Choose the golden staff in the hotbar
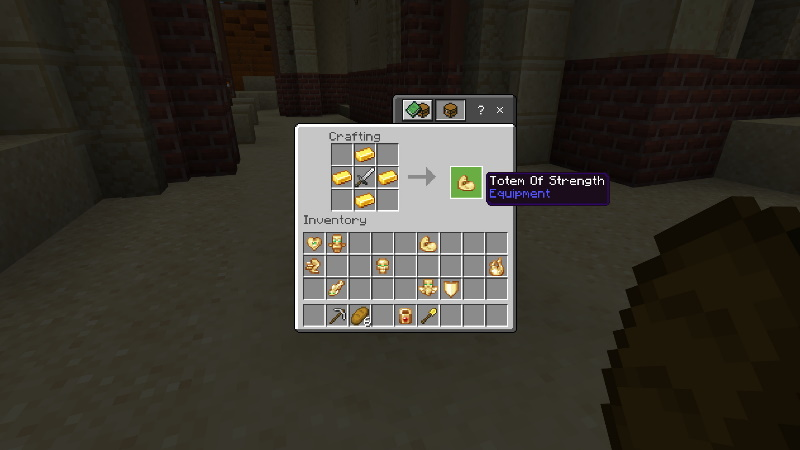The image size is (800, 450). coord(428,316)
